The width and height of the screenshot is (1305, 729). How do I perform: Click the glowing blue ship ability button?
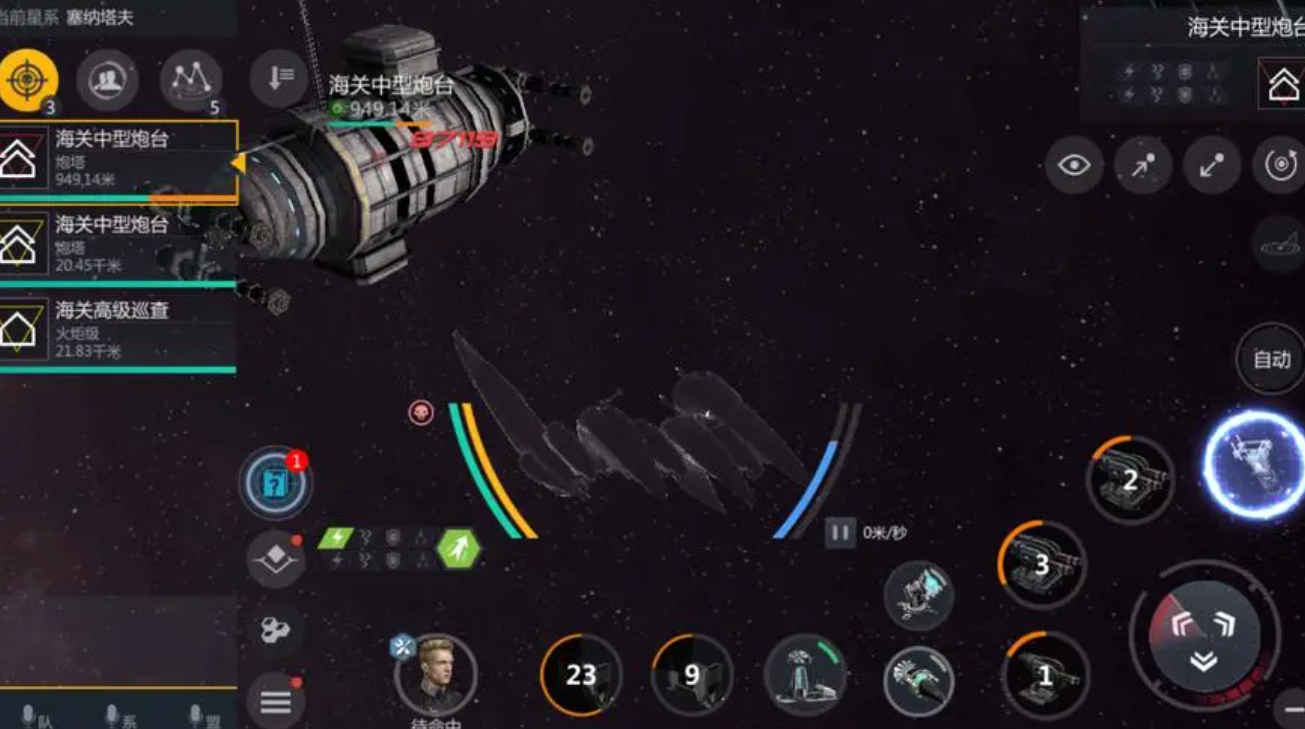(1254, 465)
